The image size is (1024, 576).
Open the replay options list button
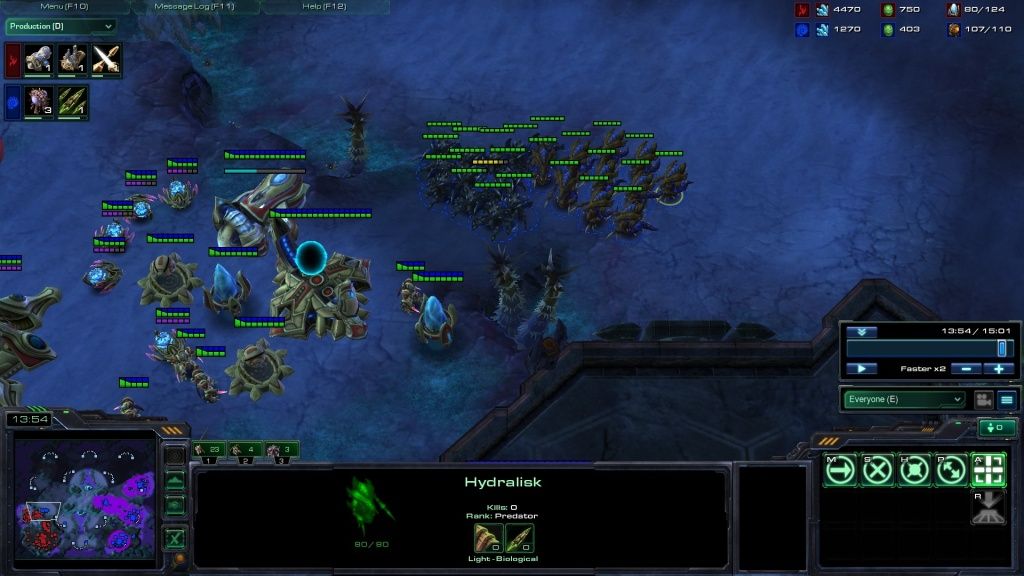click(x=1007, y=399)
